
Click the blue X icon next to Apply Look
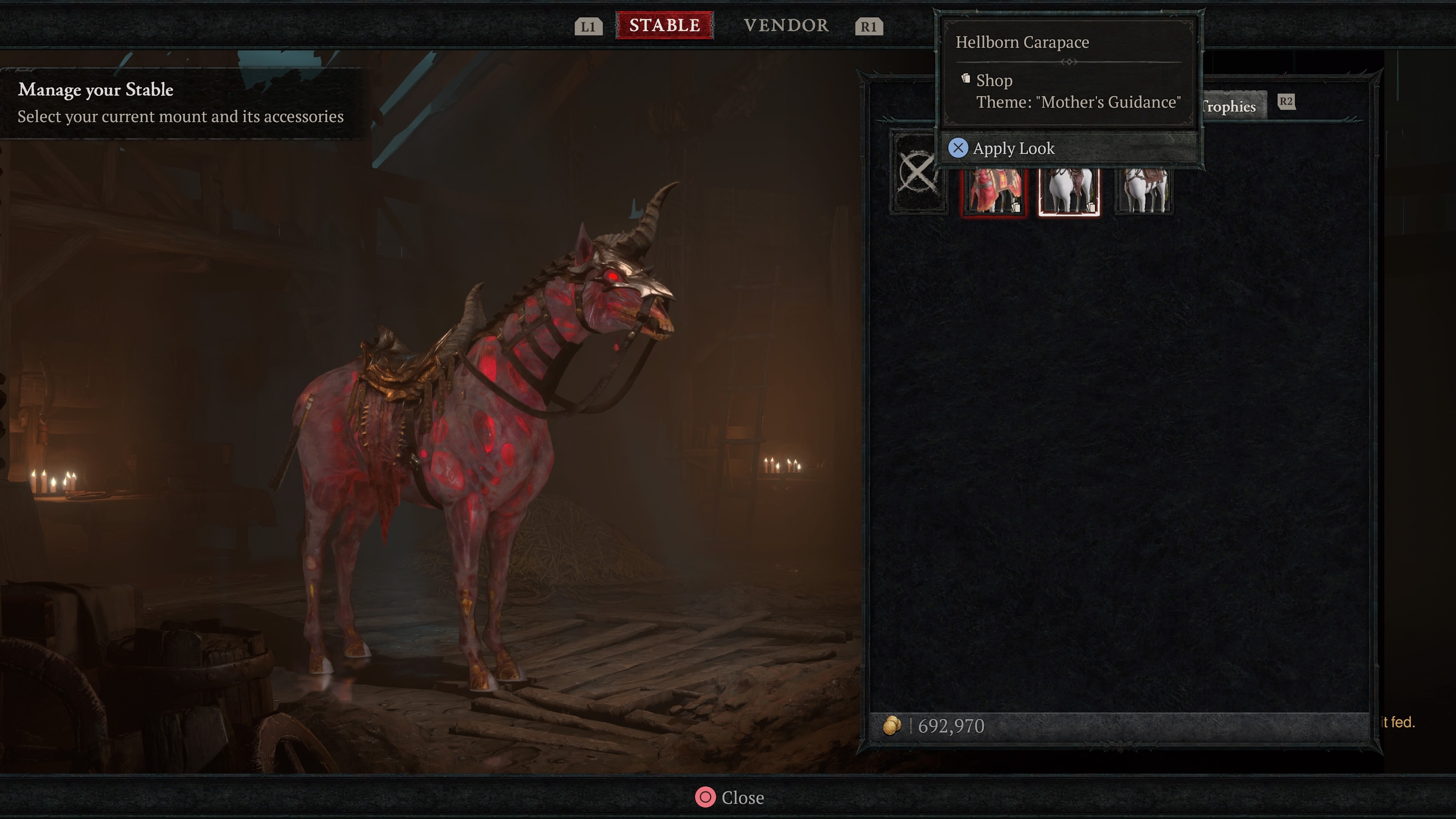(x=959, y=147)
